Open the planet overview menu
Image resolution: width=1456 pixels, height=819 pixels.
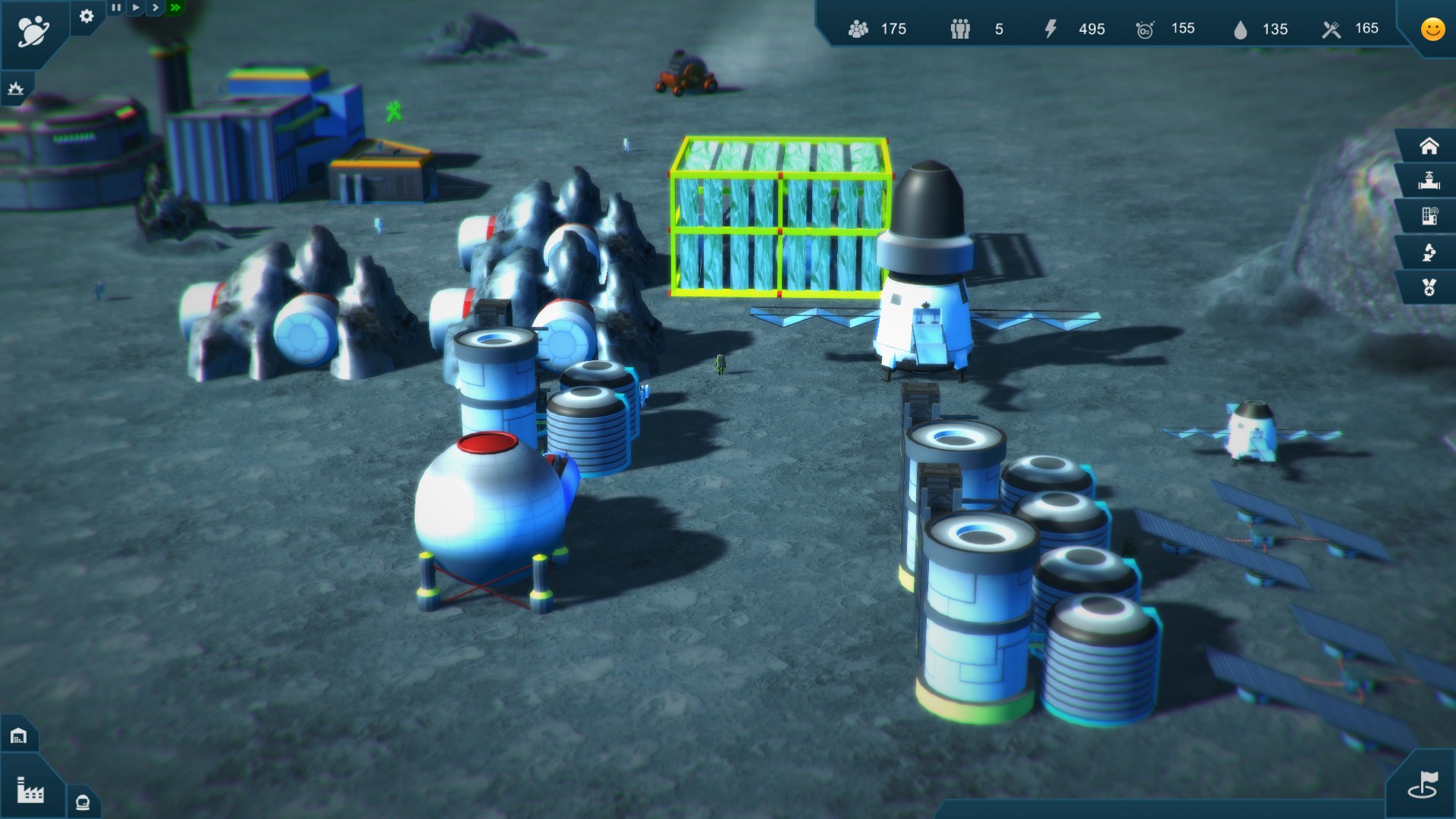(x=33, y=31)
